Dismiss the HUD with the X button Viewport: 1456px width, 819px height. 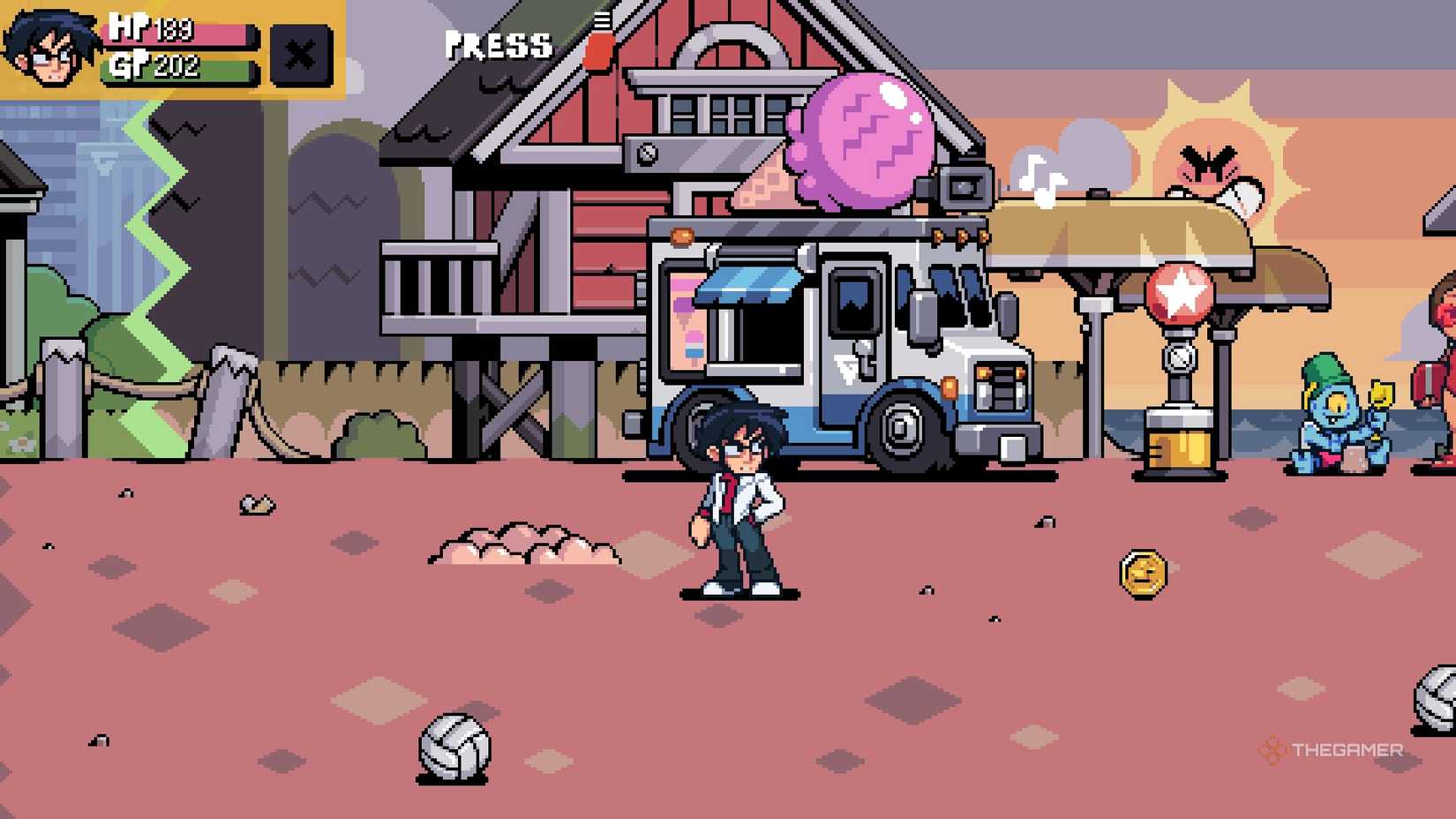(x=298, y=55)
